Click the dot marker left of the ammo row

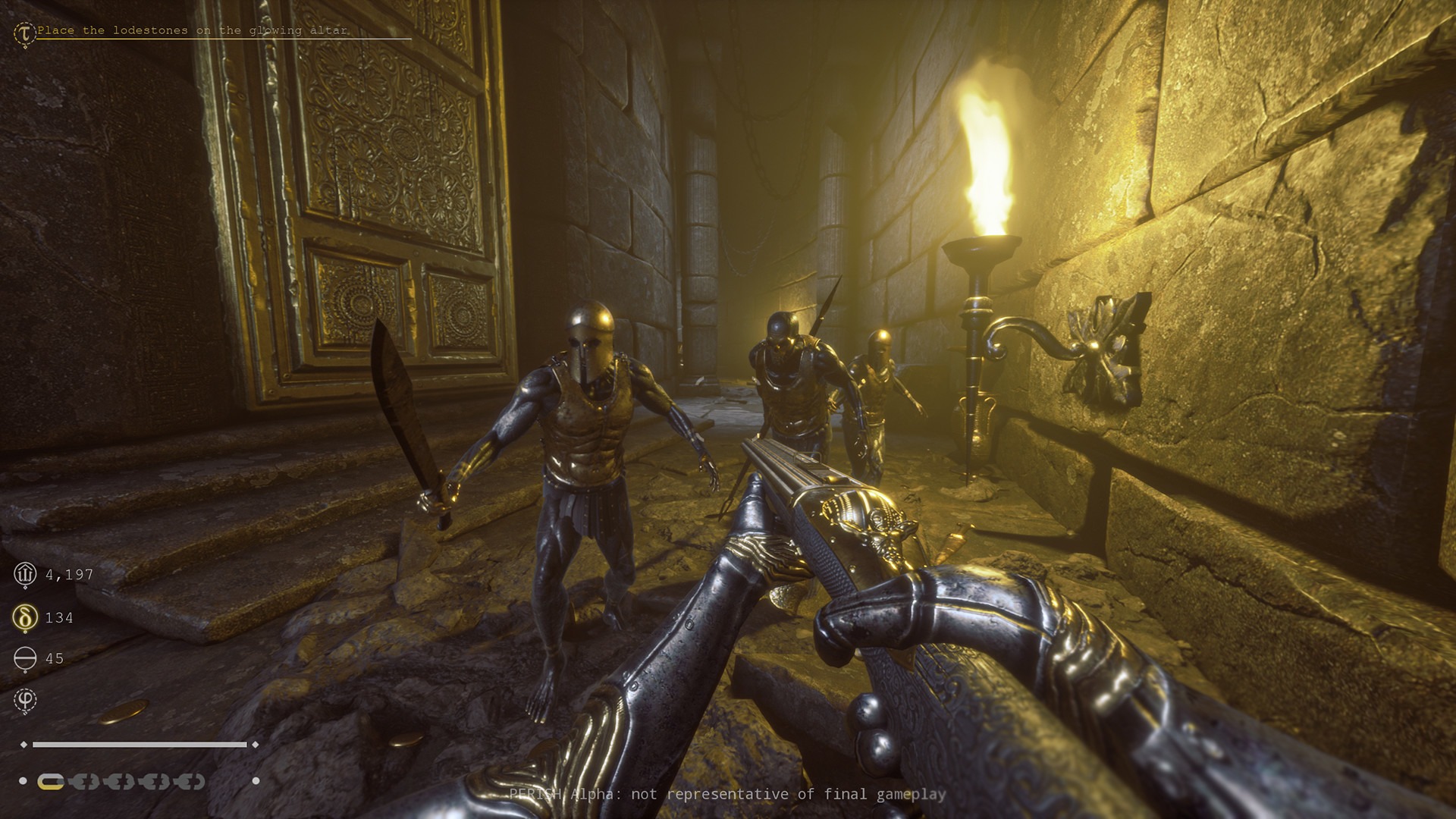pos(23,780)
